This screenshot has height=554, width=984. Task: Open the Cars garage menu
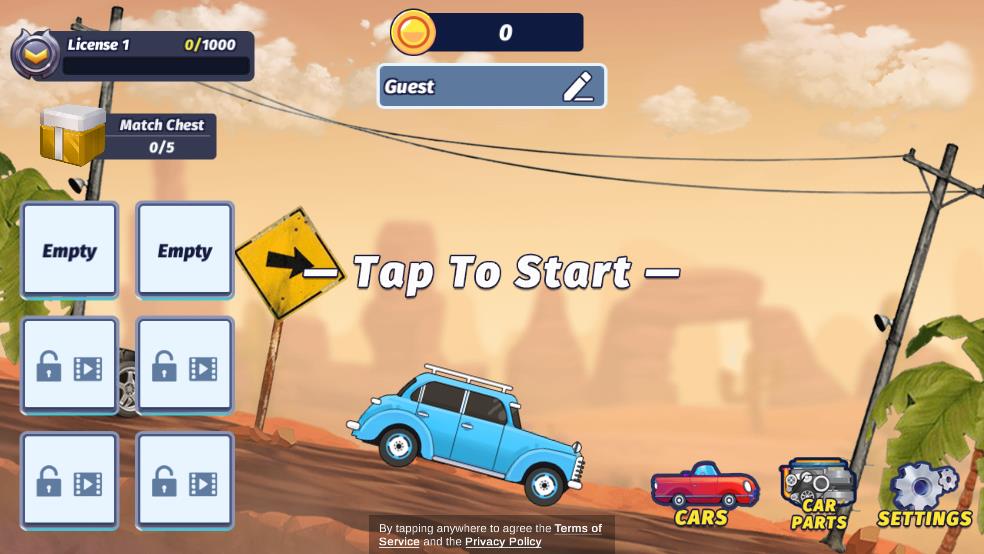coord(703,493)
